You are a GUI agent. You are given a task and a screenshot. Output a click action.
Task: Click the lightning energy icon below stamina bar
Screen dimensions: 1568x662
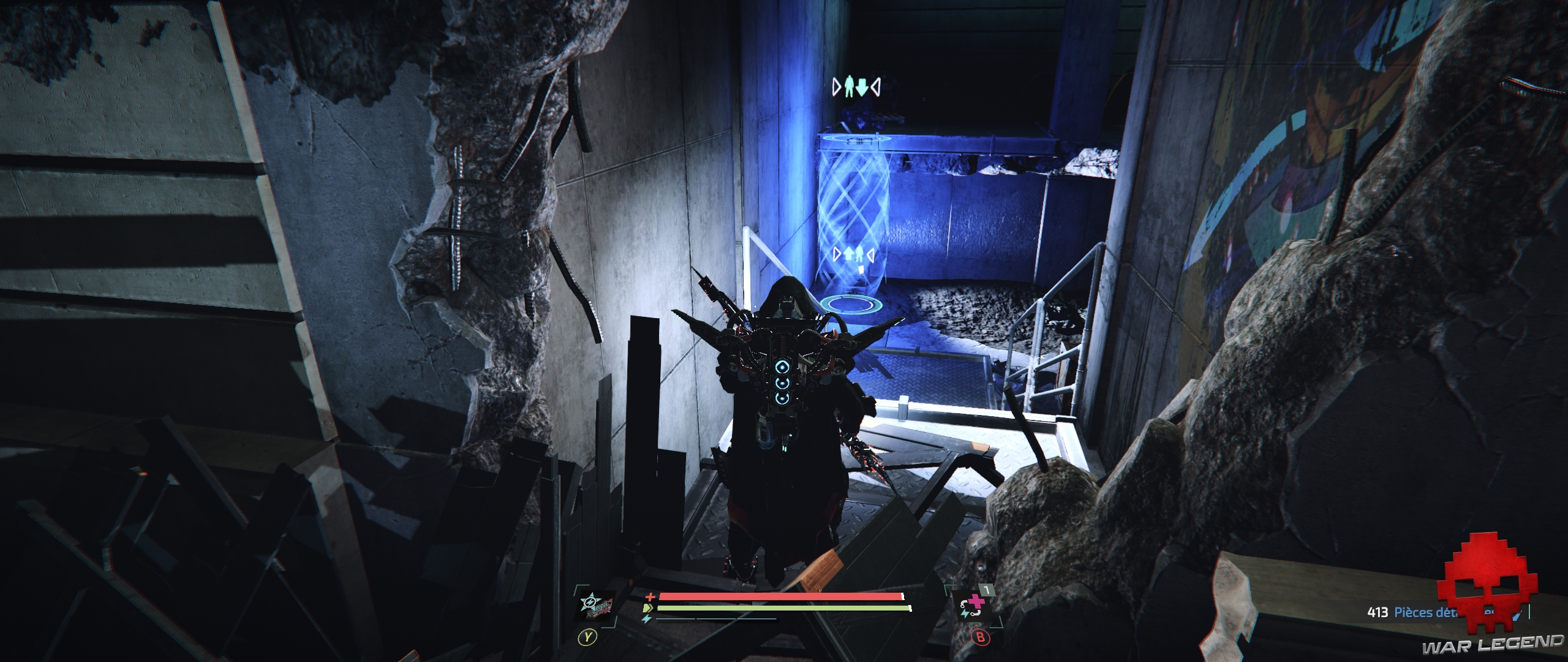pos(645,618)
